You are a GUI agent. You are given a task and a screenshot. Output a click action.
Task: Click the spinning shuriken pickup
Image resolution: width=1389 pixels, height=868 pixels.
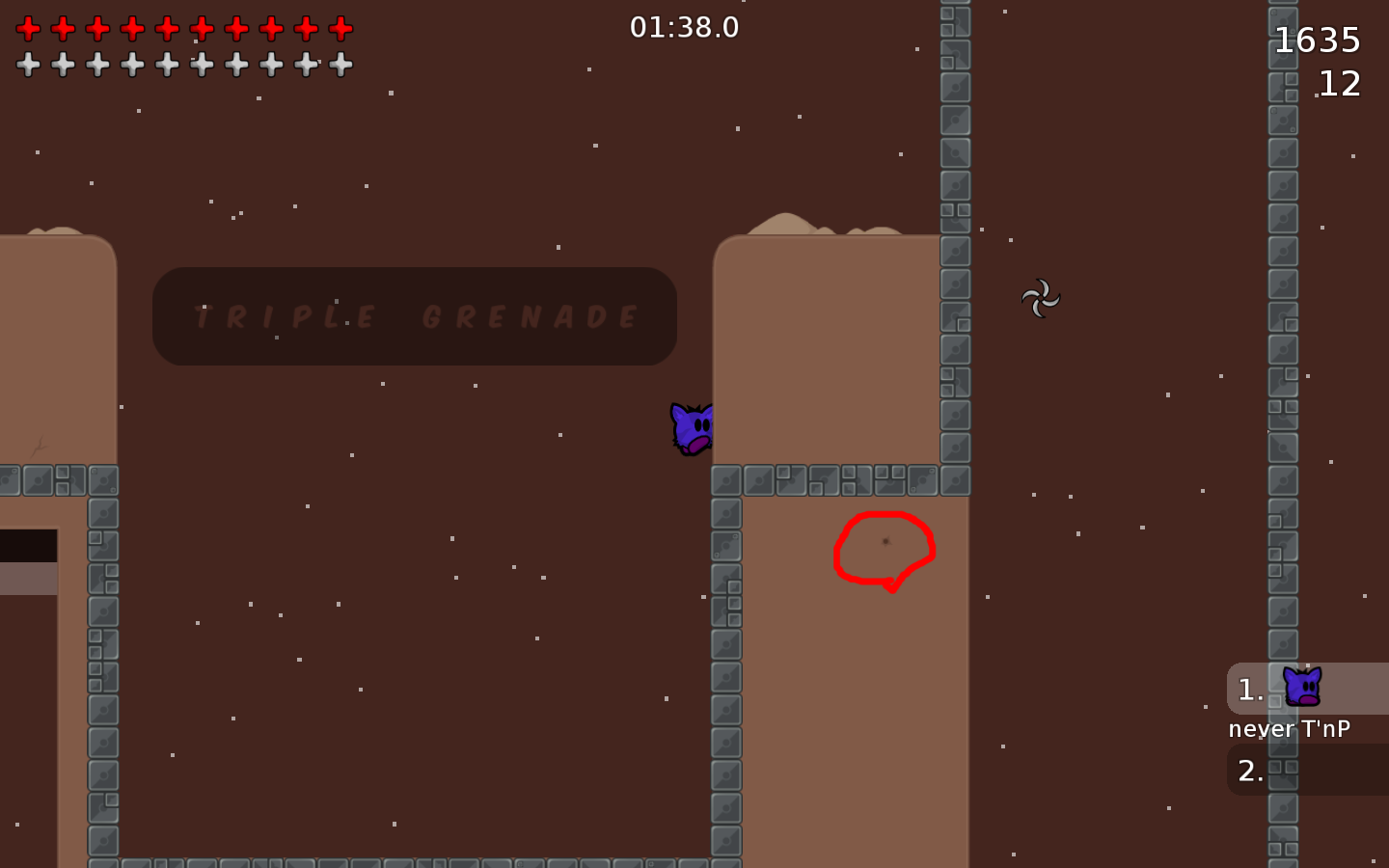pos(1041,298)
